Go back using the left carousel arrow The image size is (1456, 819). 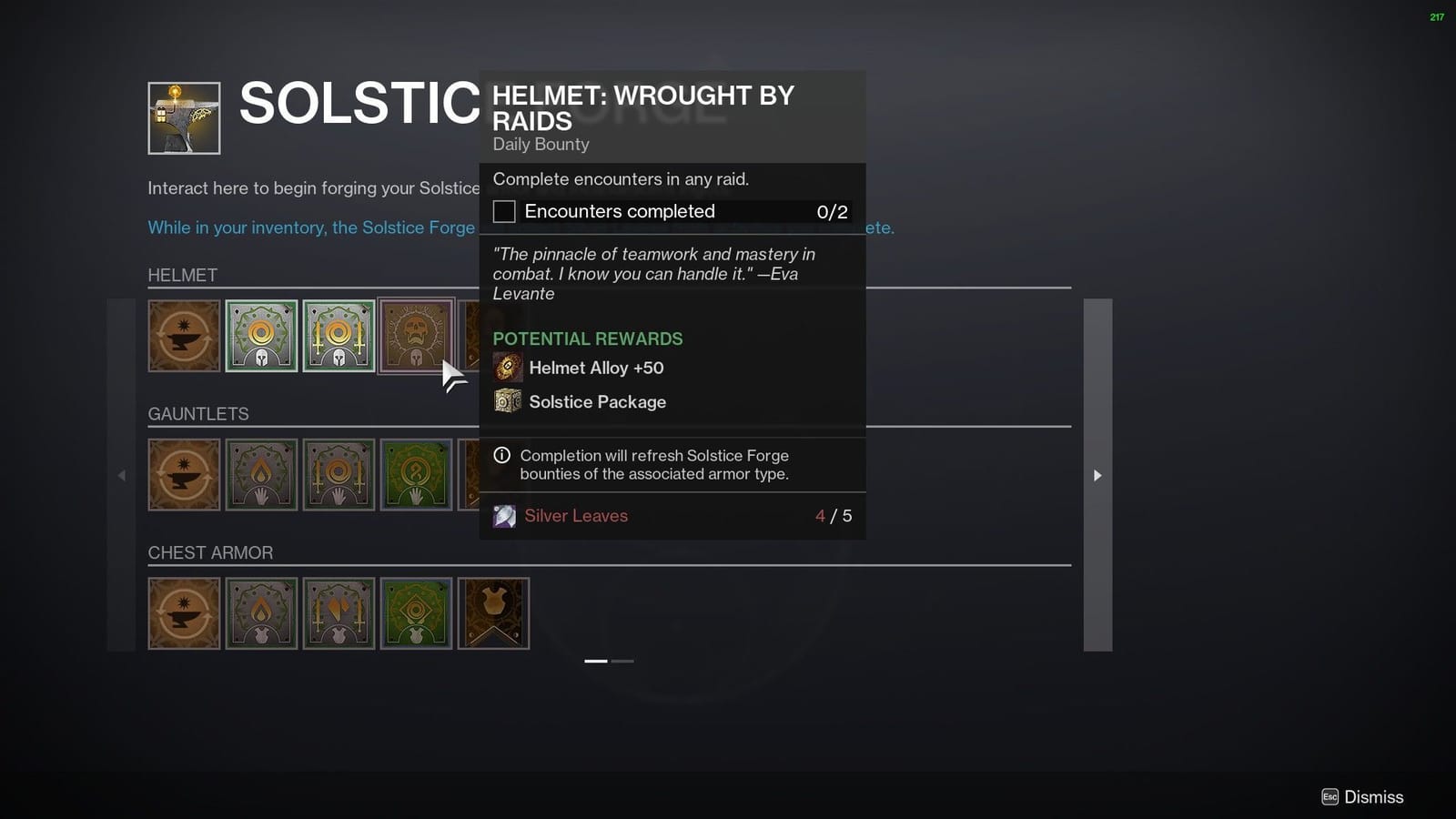(x=122, y=475)
